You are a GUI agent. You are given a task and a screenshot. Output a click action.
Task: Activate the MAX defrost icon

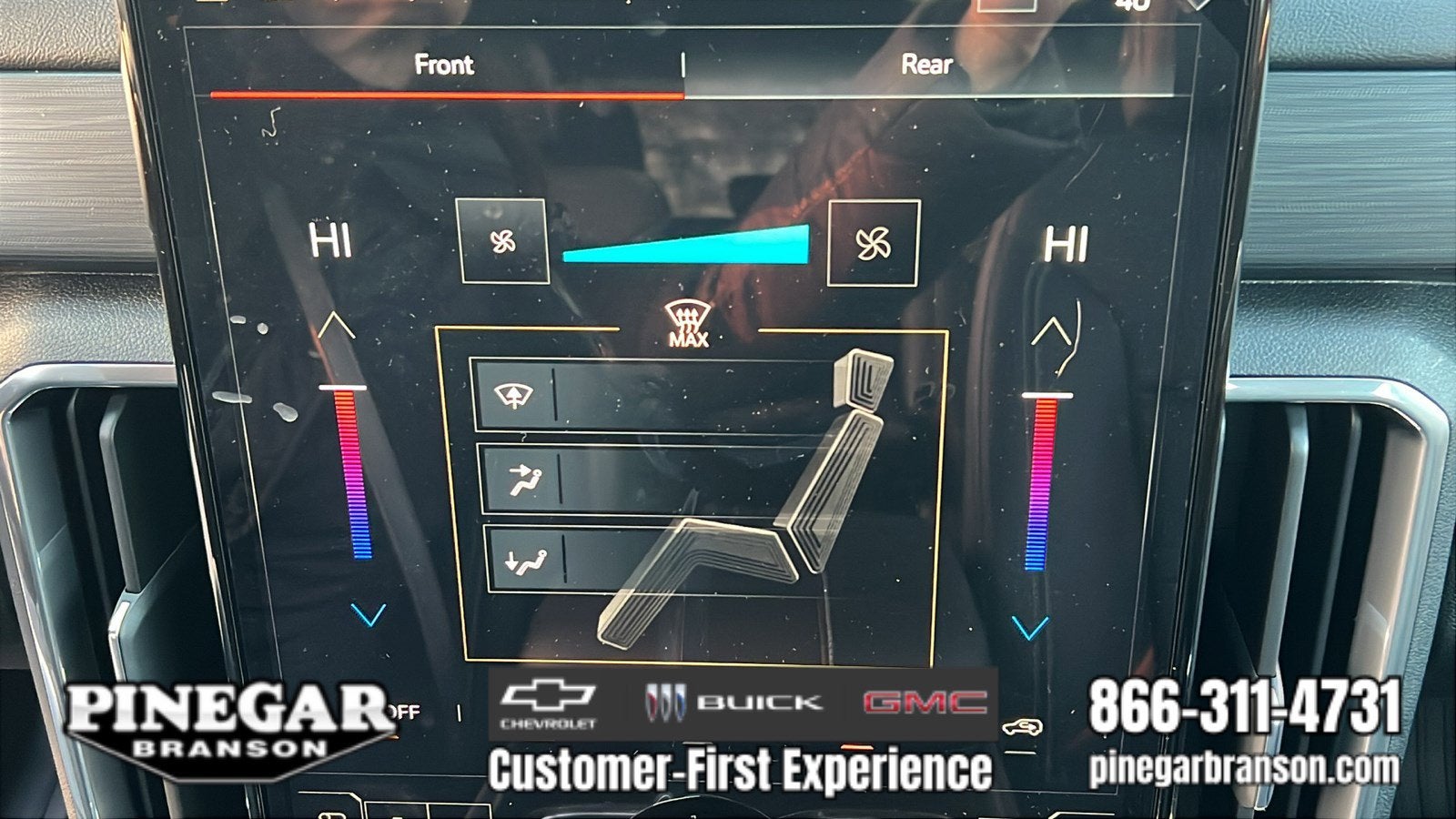[688, 326]
